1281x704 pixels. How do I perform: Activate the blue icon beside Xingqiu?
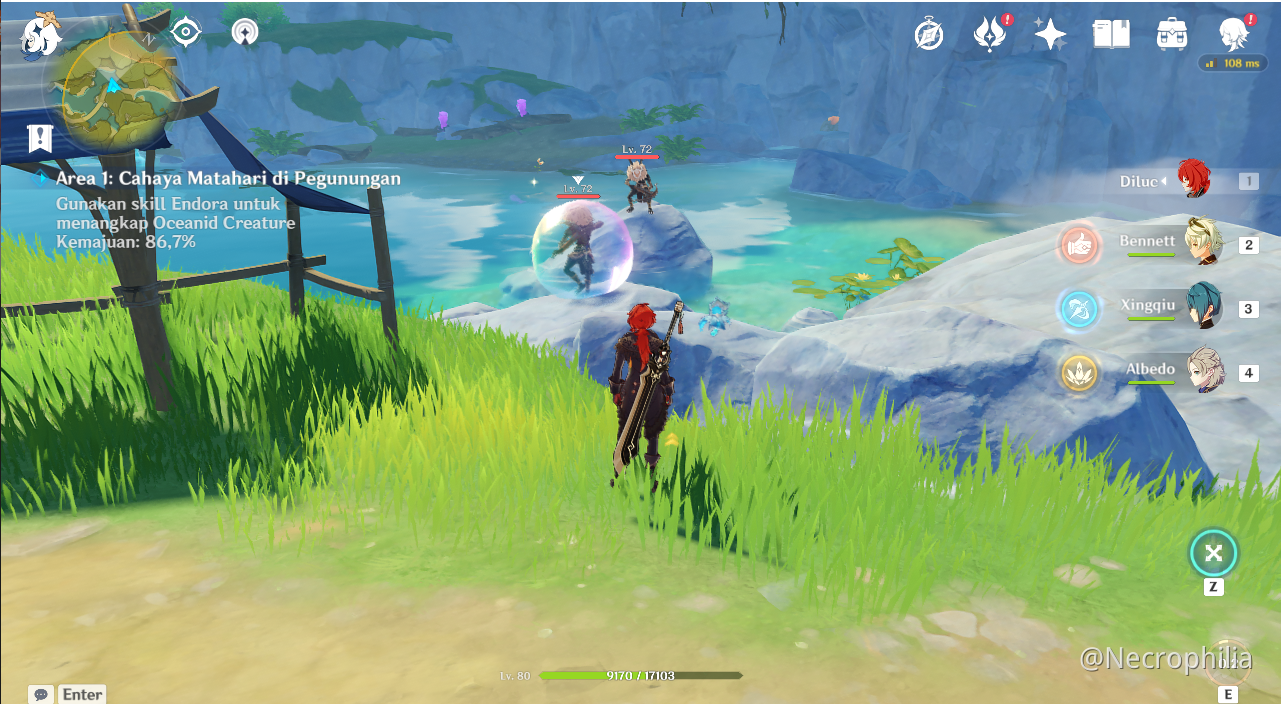pos(1080,309)
